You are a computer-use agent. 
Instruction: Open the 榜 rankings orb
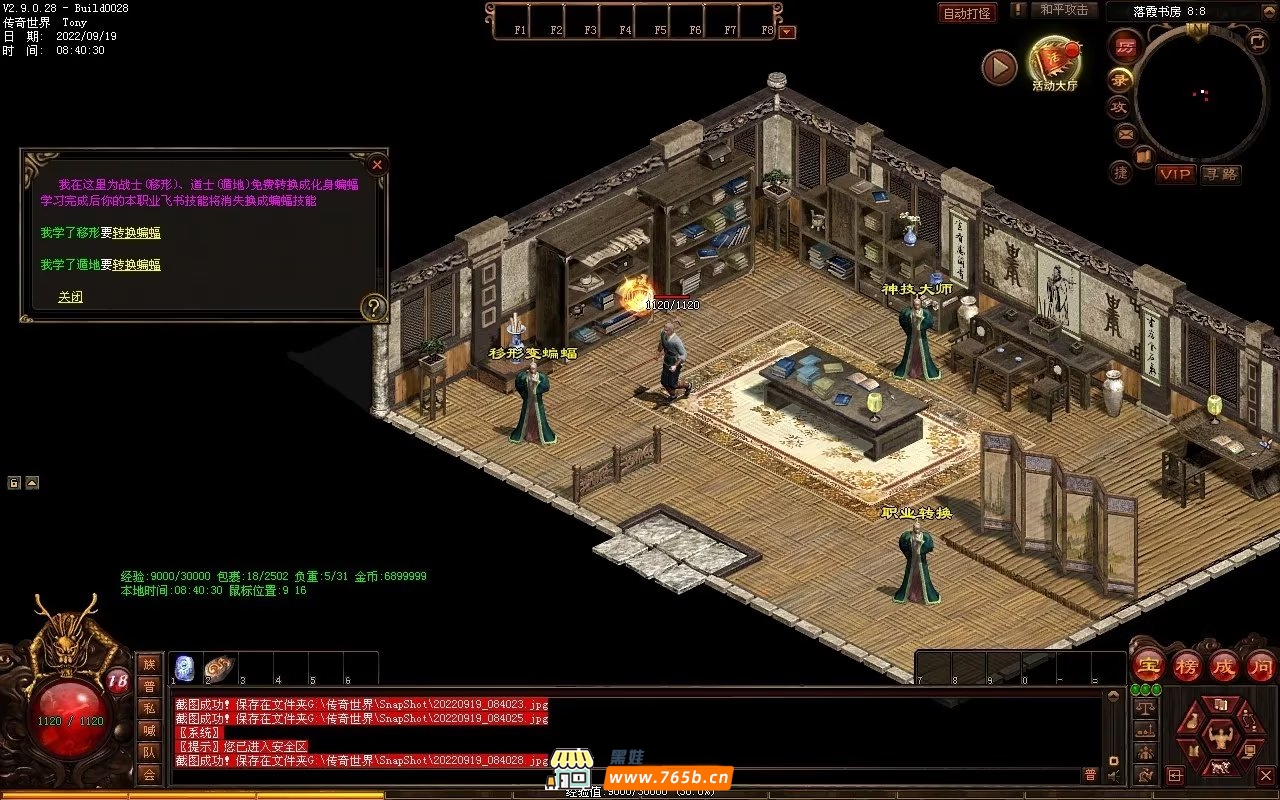pyautogui.click(x=1186, y=665)
